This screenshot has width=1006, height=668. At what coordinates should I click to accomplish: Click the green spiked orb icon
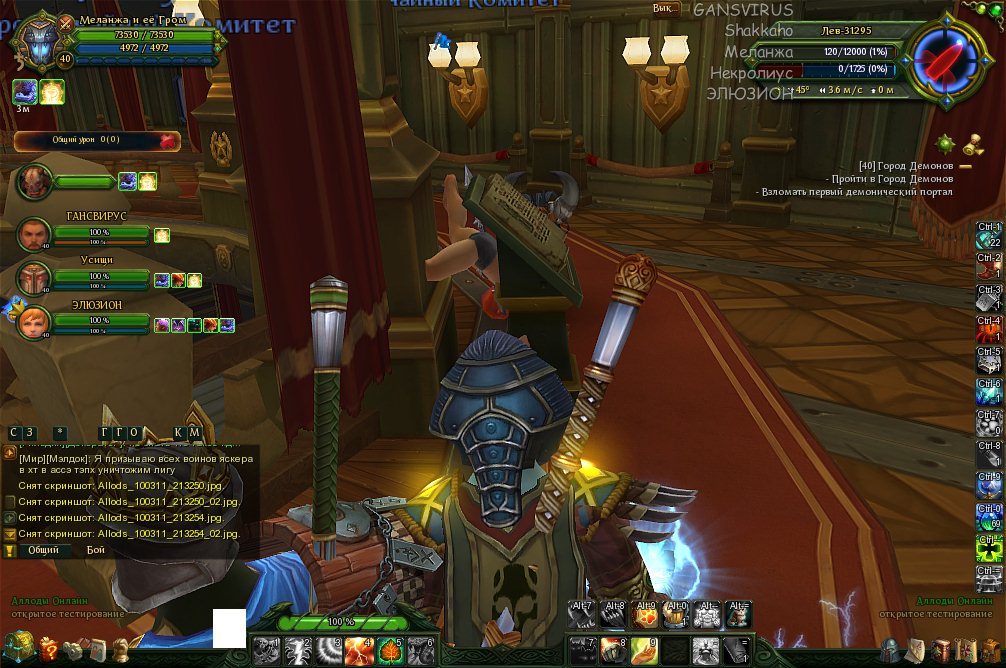coord(944,142)
